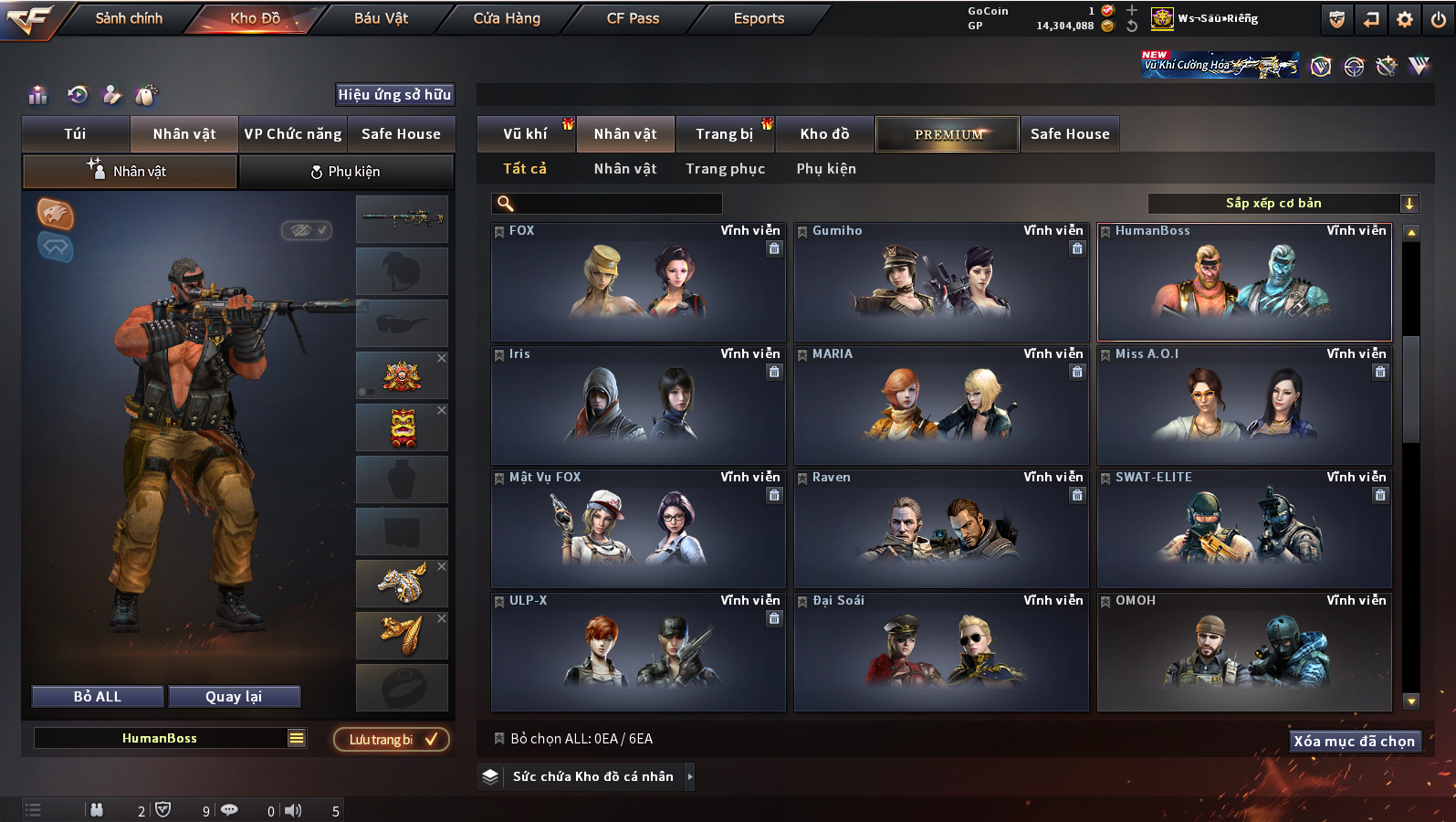Image resolution: width=1456 pixels, height=822 pixels.
Task: Choose the SWAT-ELITE character card
Action: coord(1243,530)
